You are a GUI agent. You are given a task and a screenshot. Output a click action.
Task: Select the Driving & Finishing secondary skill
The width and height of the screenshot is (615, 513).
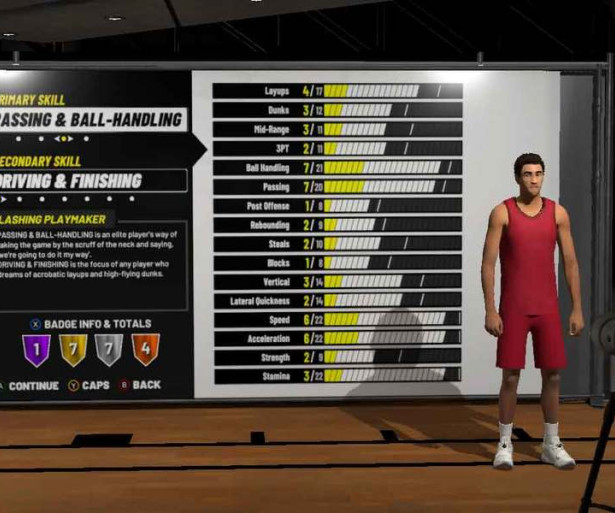92,181
